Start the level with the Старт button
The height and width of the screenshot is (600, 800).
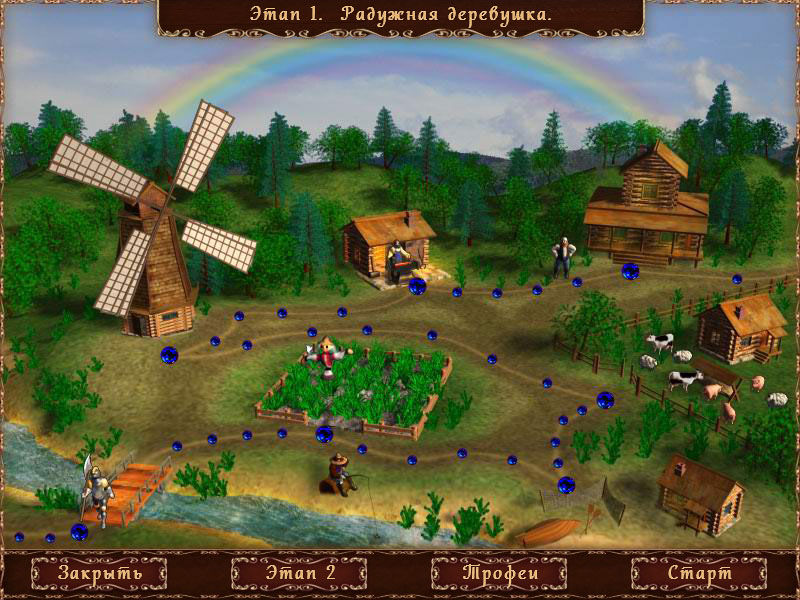700,574
